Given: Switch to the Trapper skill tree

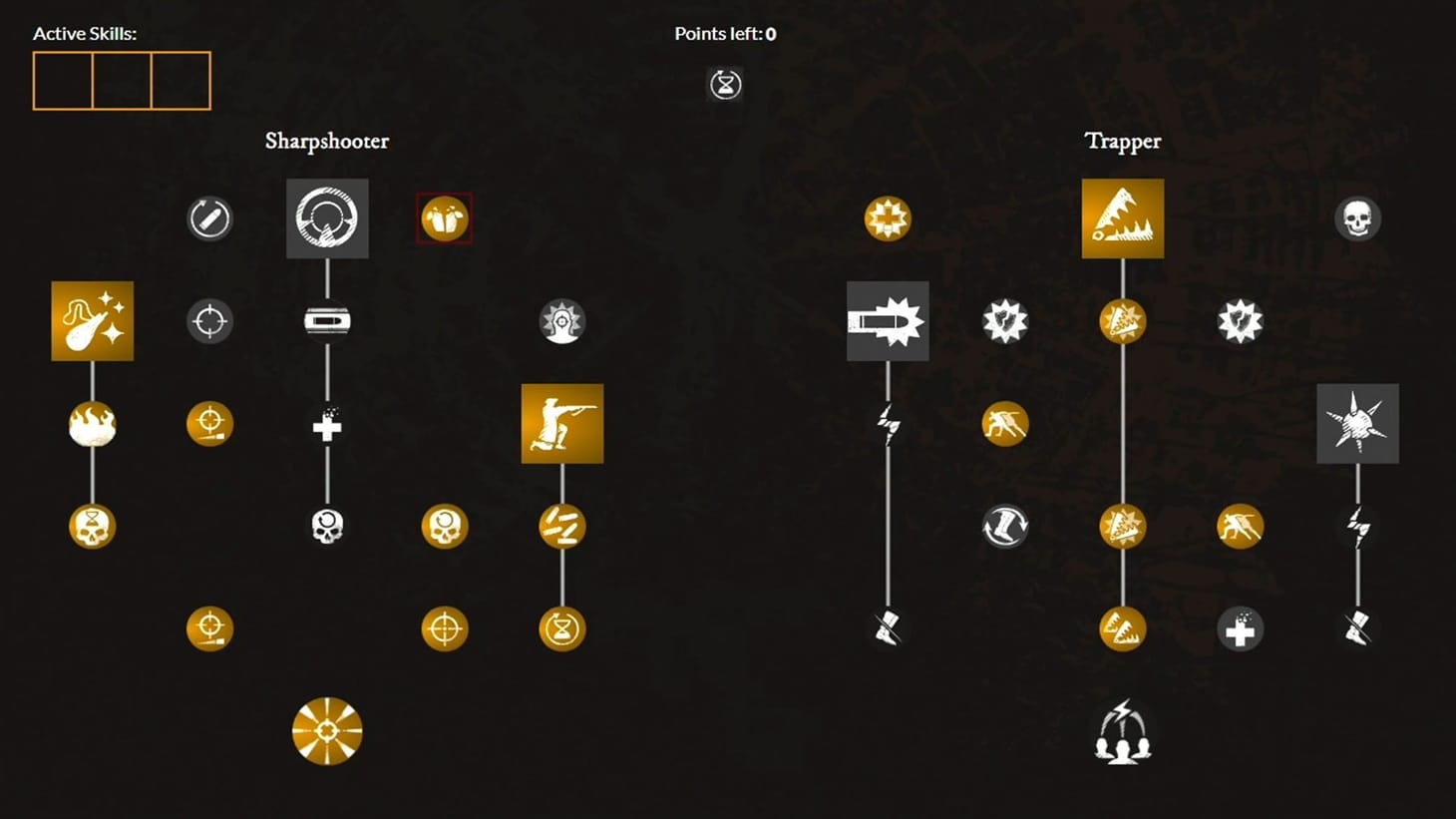Looking at the screenshot, I should pos(1123,142).
